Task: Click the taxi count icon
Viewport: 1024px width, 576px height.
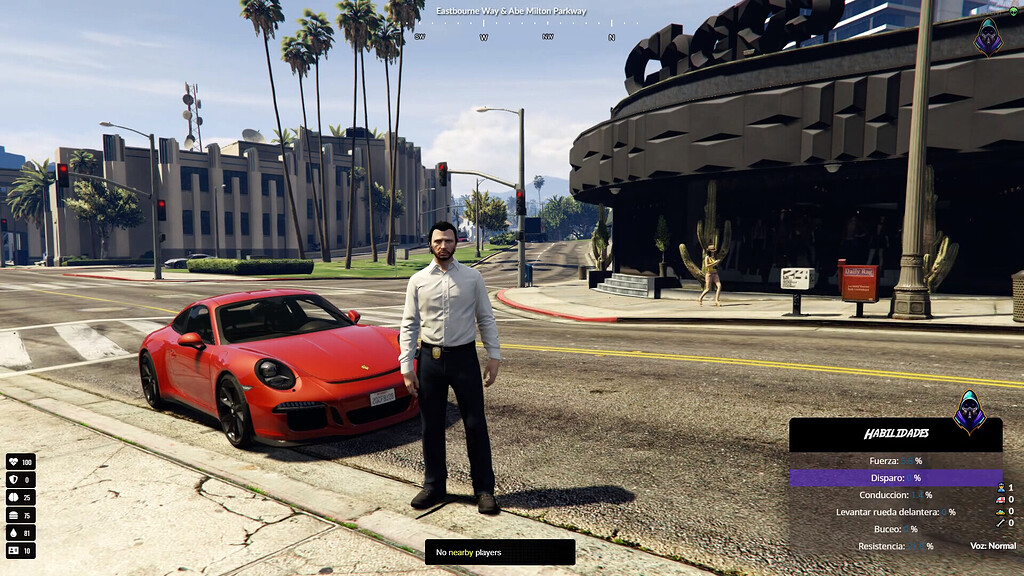Action: pyautogui.click(x=1000, y=511)
